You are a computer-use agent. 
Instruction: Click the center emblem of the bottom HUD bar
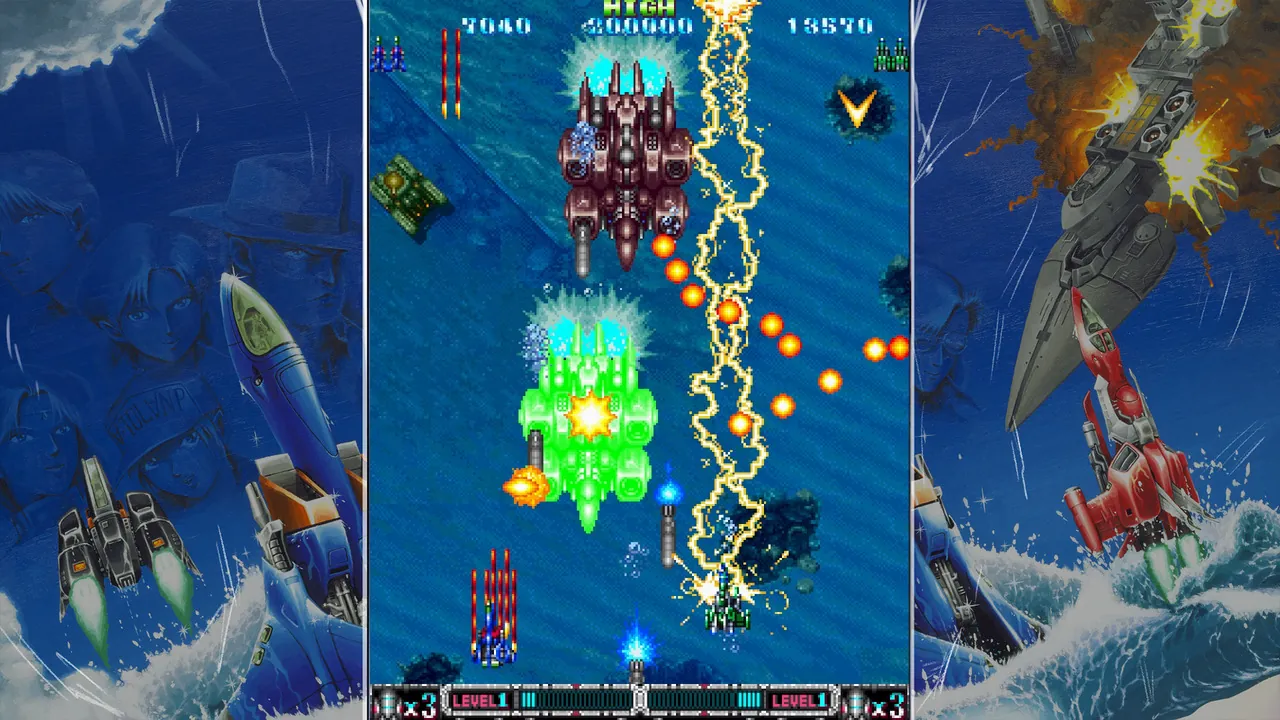[x=637, y=700]
